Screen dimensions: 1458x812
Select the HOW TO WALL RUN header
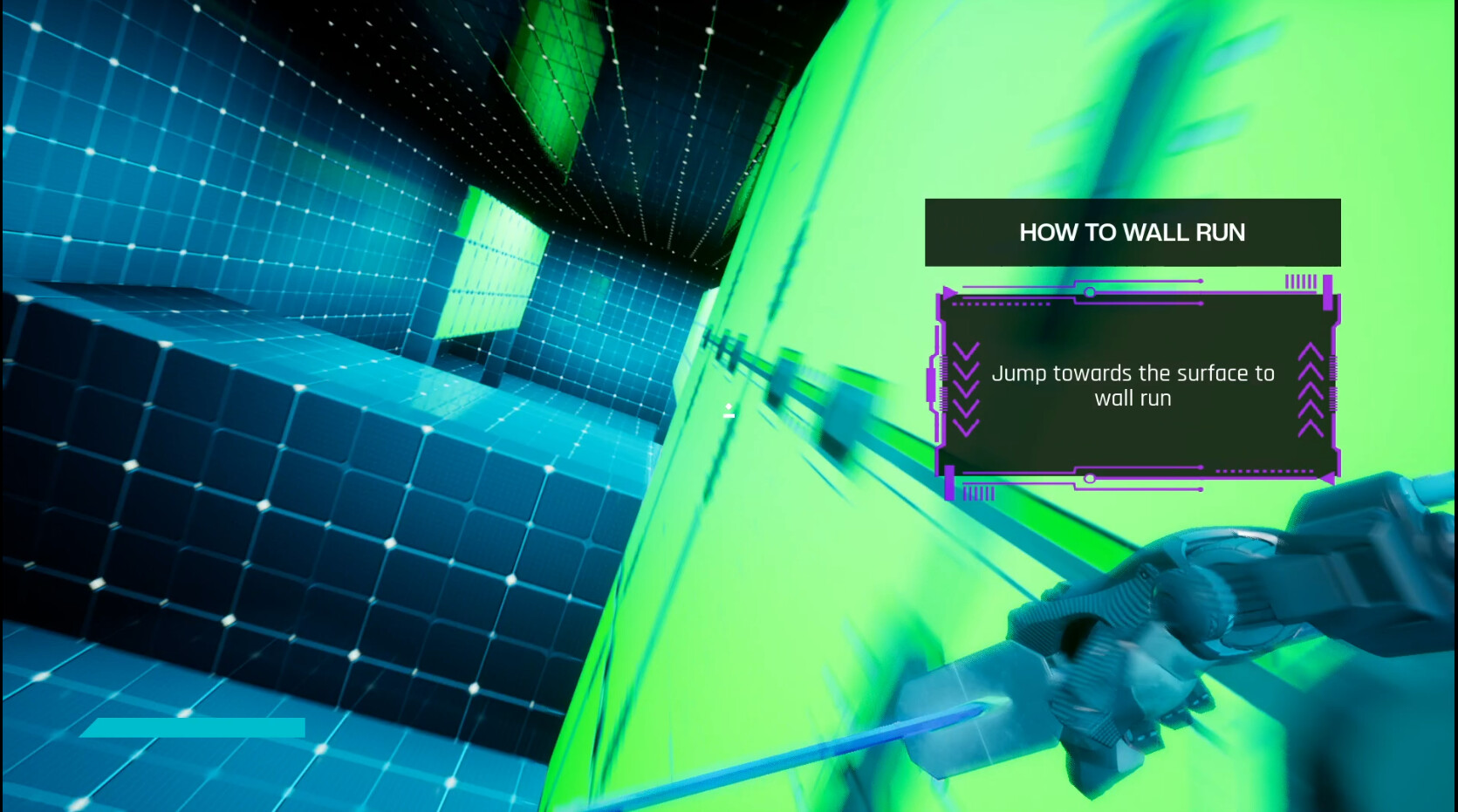pyautogui.click(x=1133, y=232)
